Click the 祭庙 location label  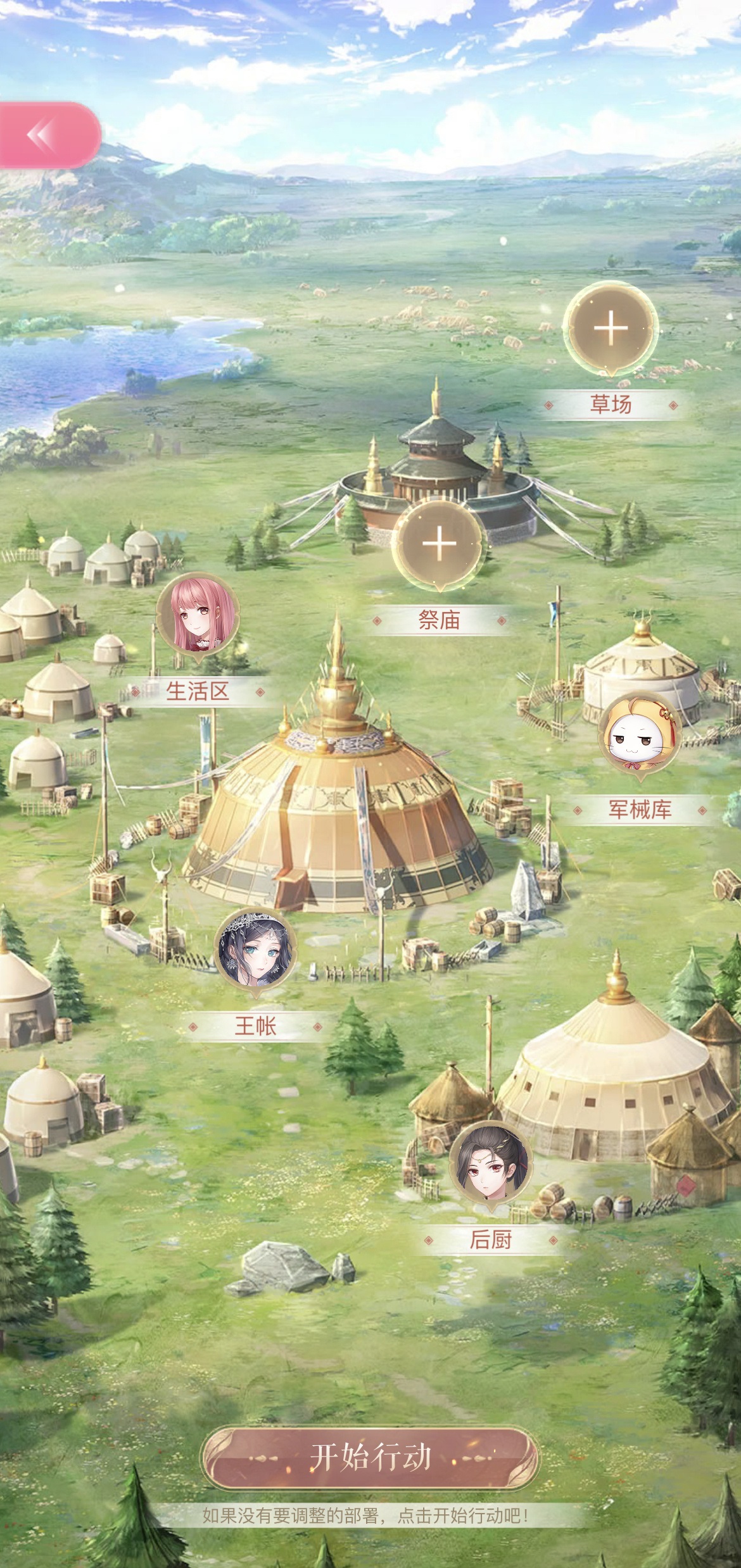[438, 620]
